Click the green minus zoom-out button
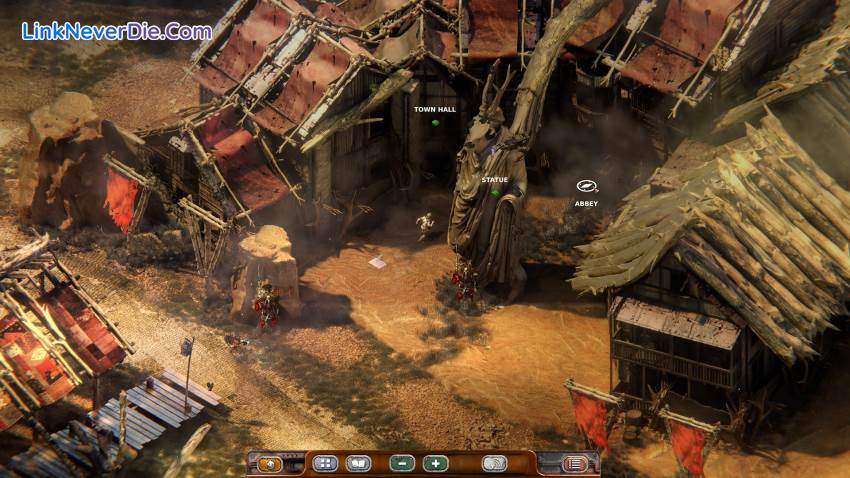Viewport: 850px width, 478px height. tap(402, 463)
